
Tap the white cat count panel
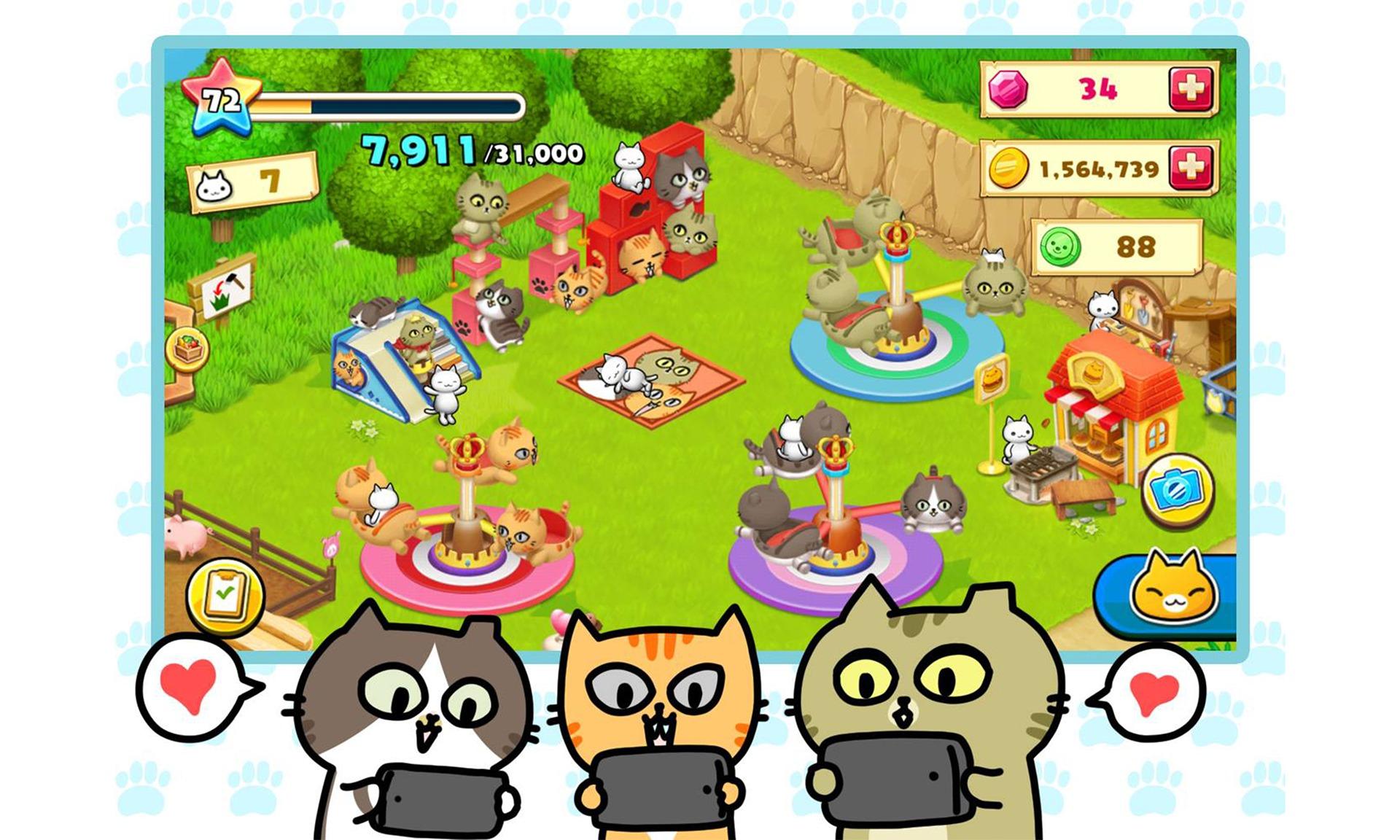pyautogui.click(x=252, y=182)
